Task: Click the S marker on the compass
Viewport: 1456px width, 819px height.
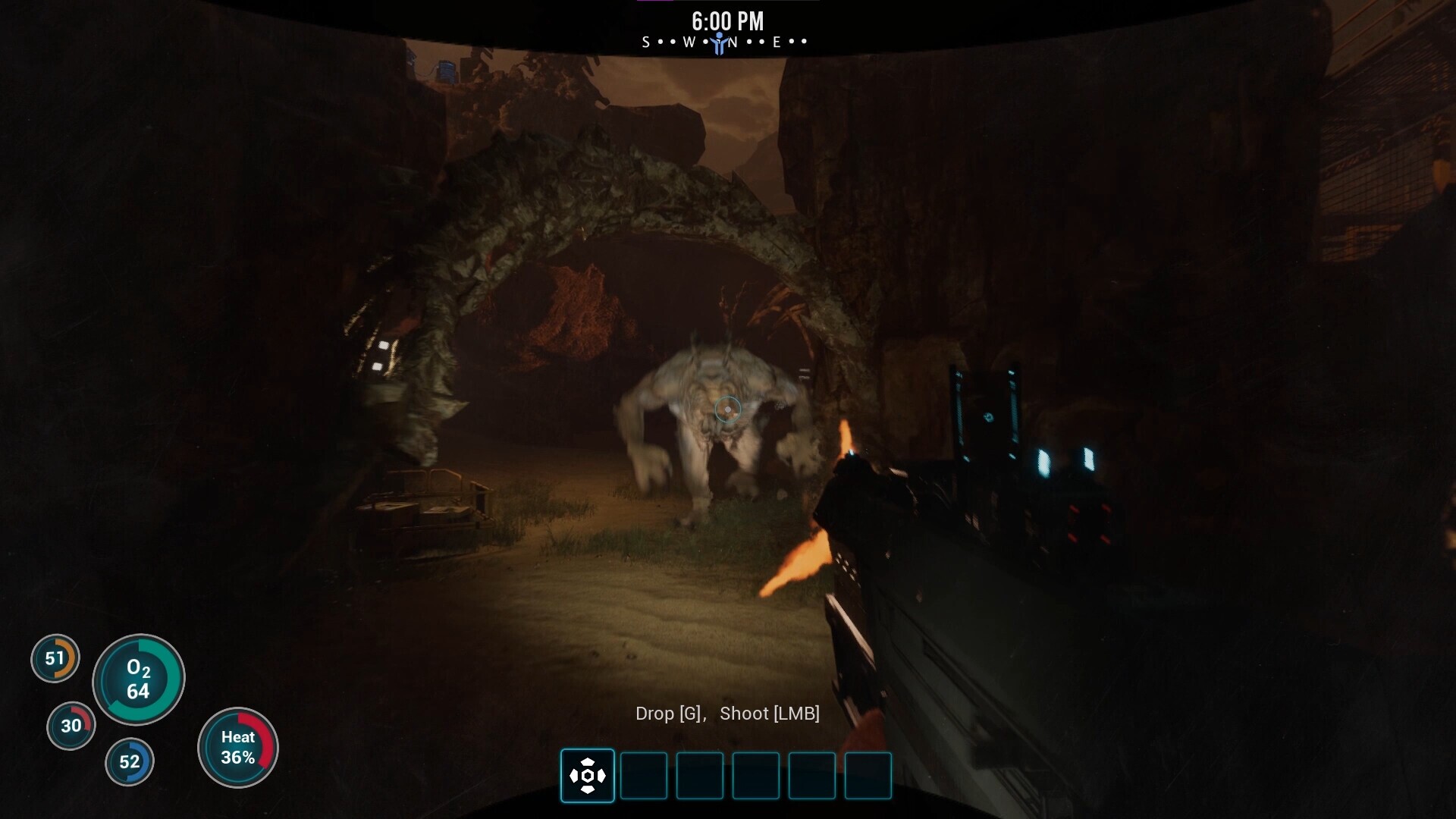Action: pyautogui.click(x=647, y=42)
